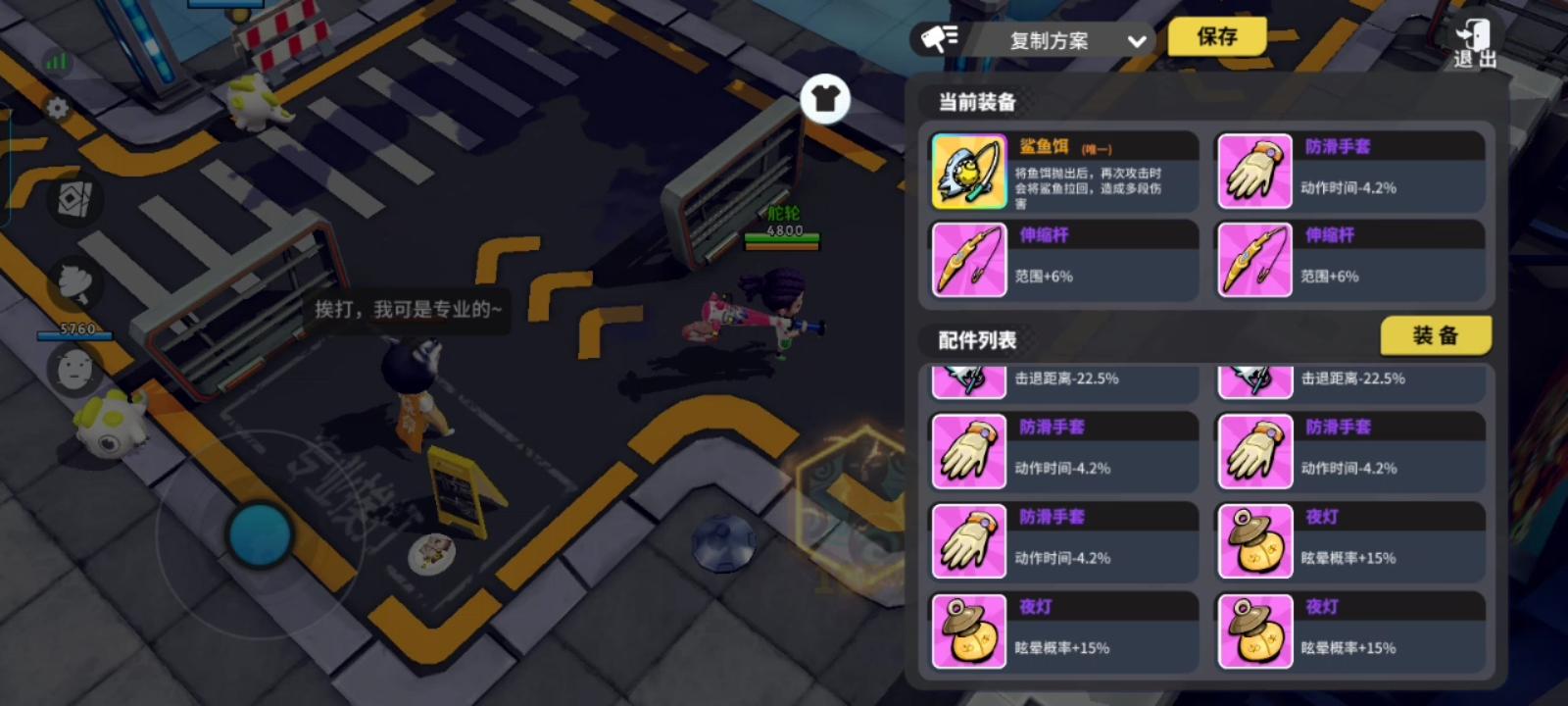
Task: Select the 配件列表 panel header
Action: coord(976,340)
